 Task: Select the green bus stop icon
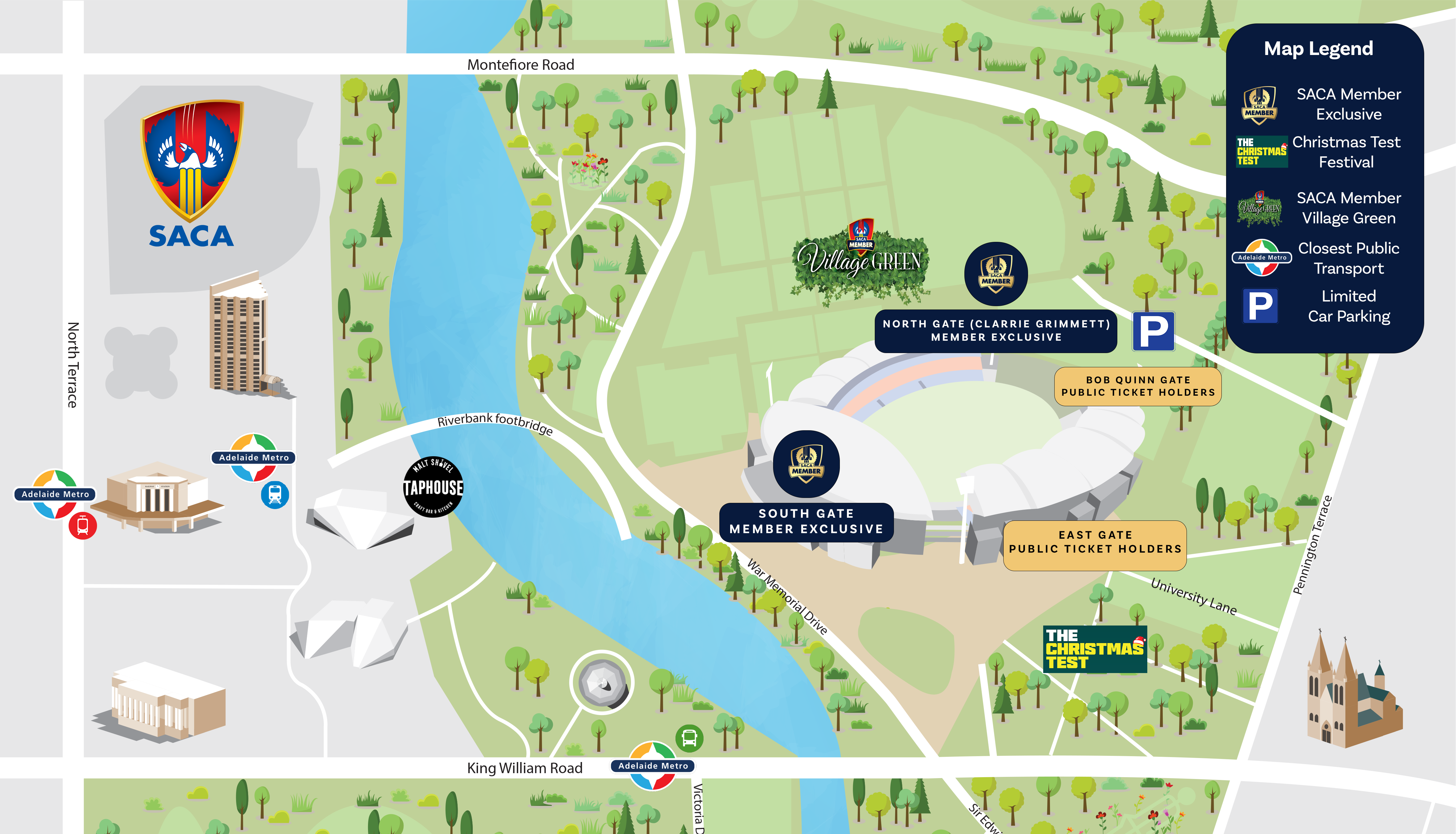click(x=689, y=738)
